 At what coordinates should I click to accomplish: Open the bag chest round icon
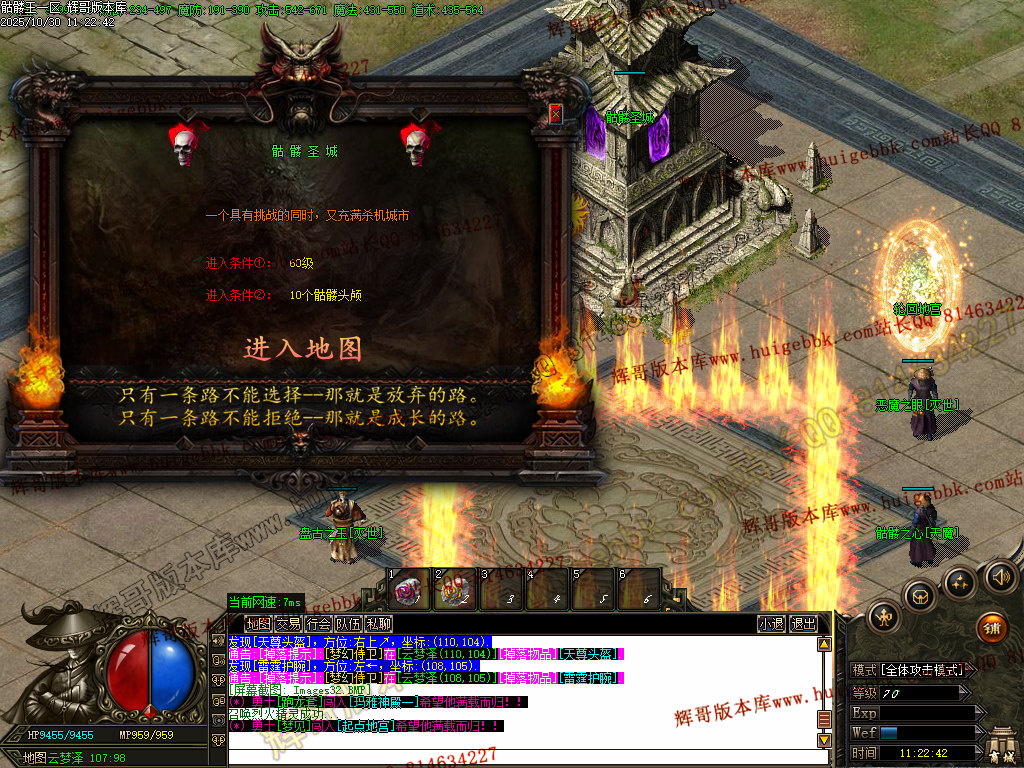point(920,597)
